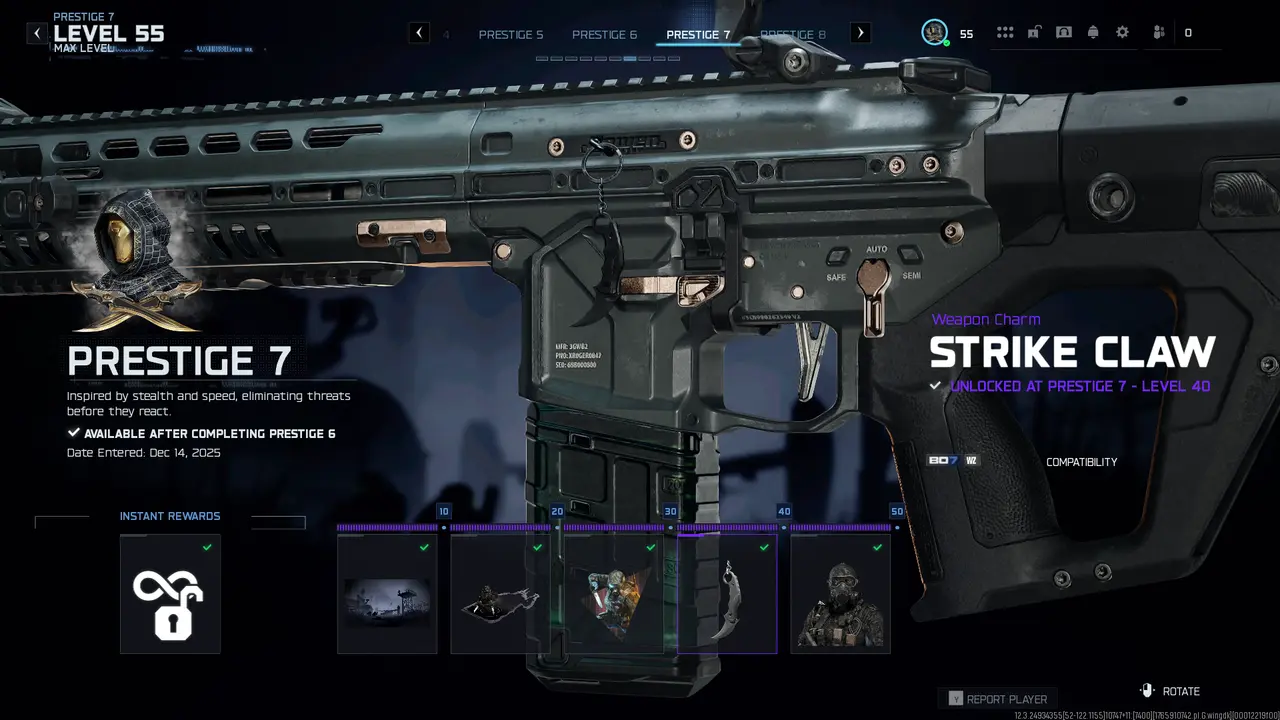Select the permanent unlock instant reward tile
The image size is (1280, 720).
[x=170, y=594]
